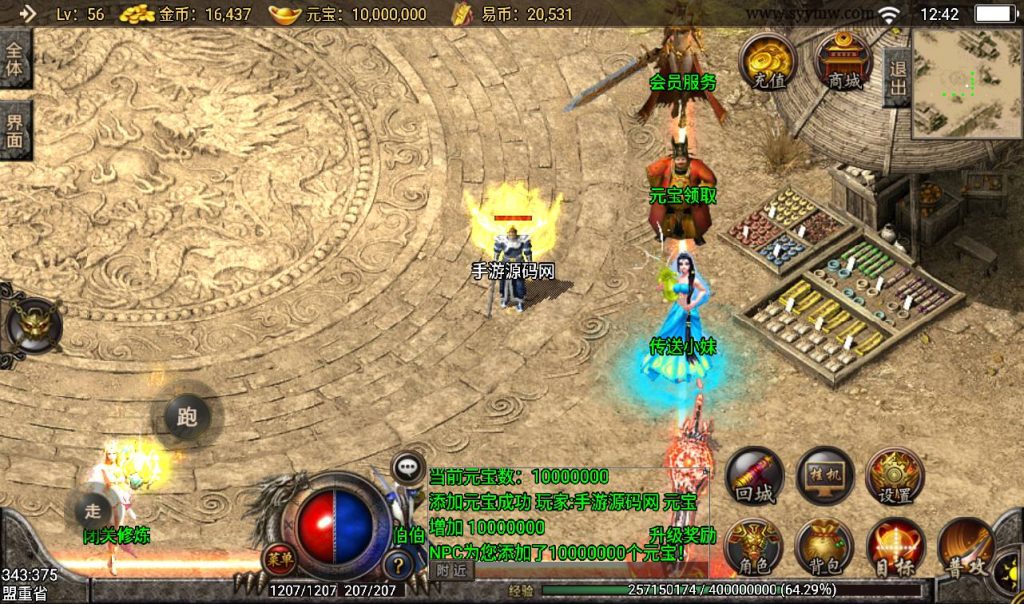Choose the 目标 target button
Viewport: 1024px width, 604px height.
coord(895,548)
